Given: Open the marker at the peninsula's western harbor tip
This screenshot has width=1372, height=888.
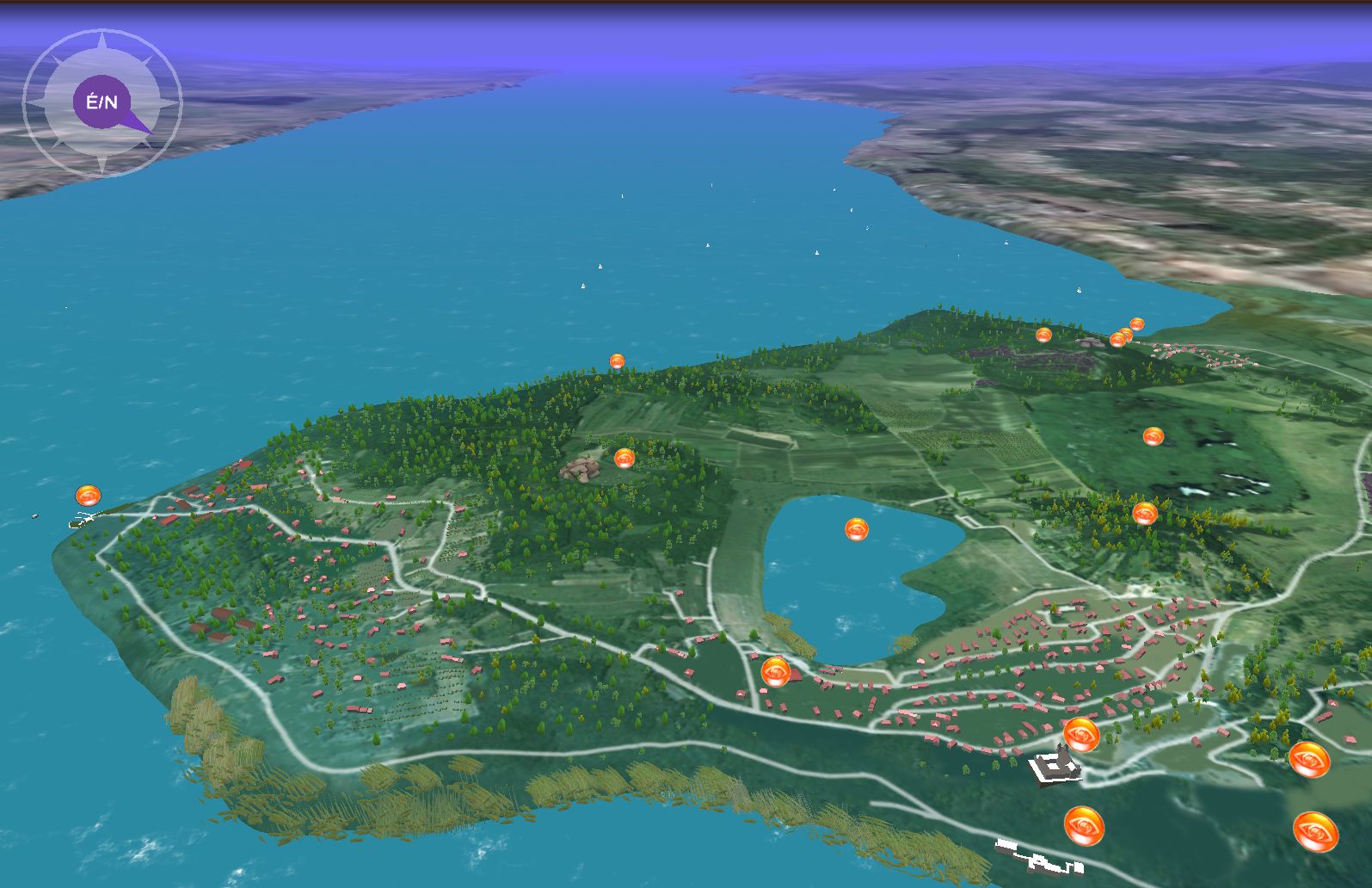Looking at the screenshot, I should pyautogui.click(x=88, y=496).
